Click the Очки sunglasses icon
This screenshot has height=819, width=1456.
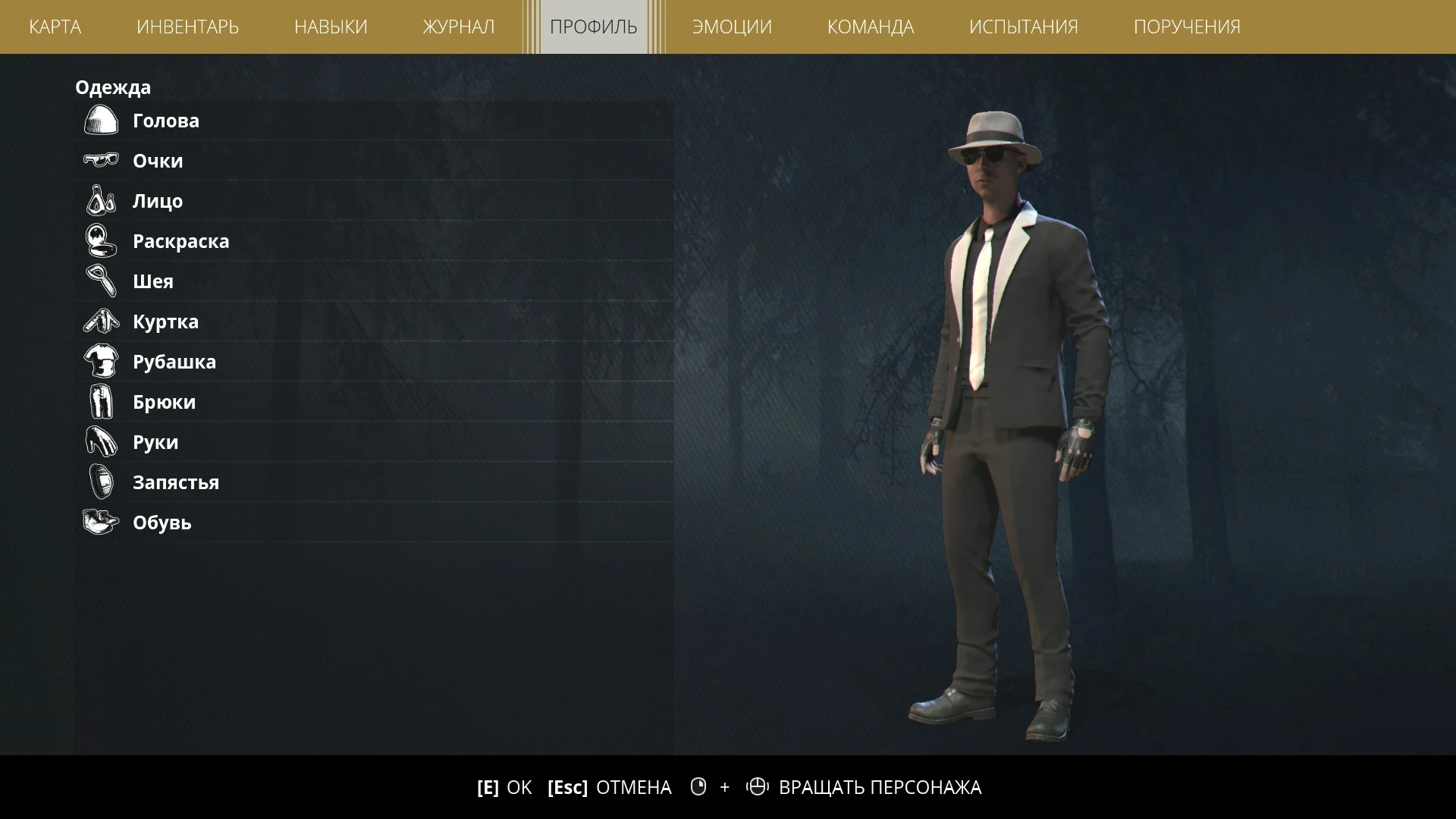100,160
